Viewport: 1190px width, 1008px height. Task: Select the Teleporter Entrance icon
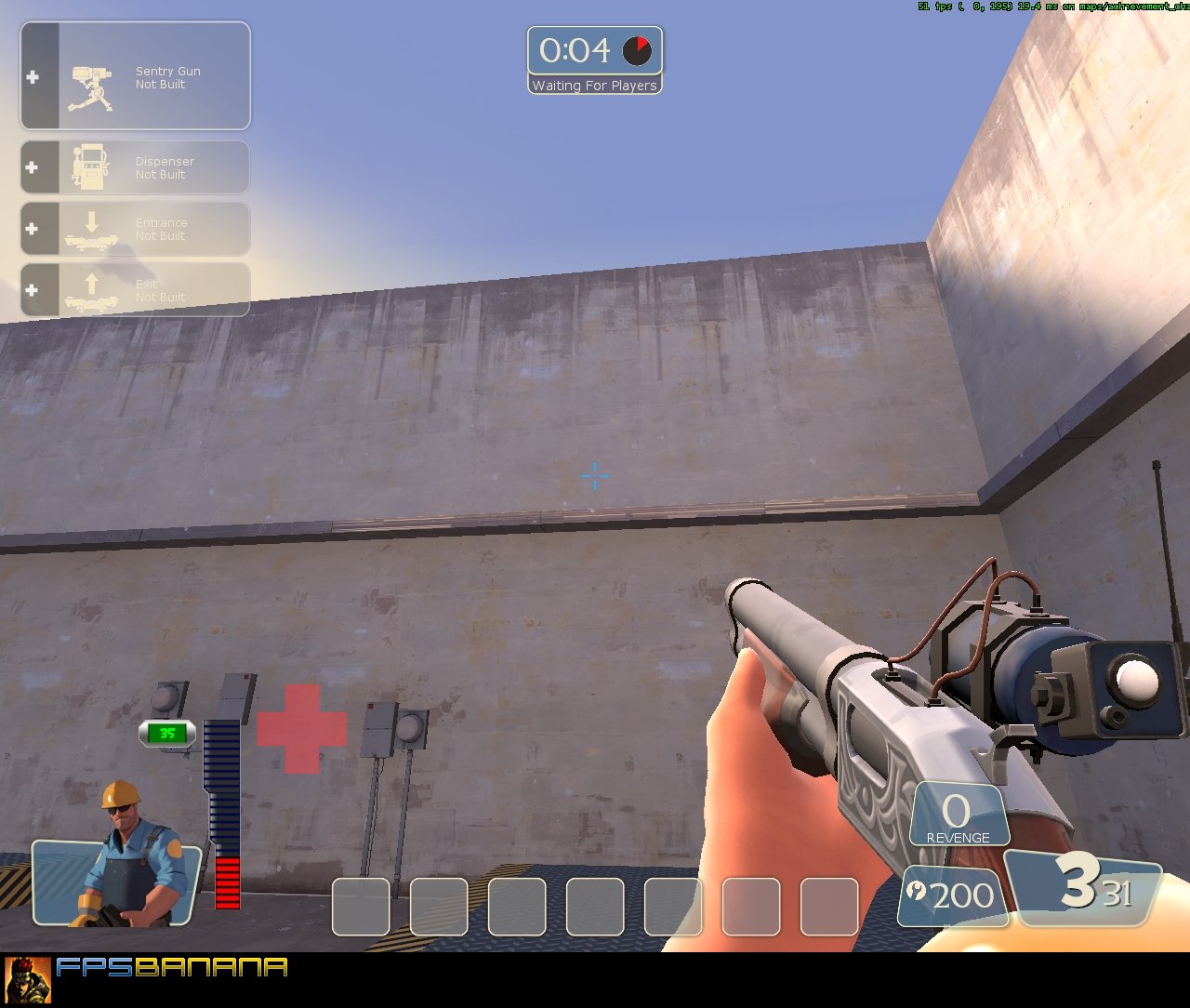coord(90,228)
